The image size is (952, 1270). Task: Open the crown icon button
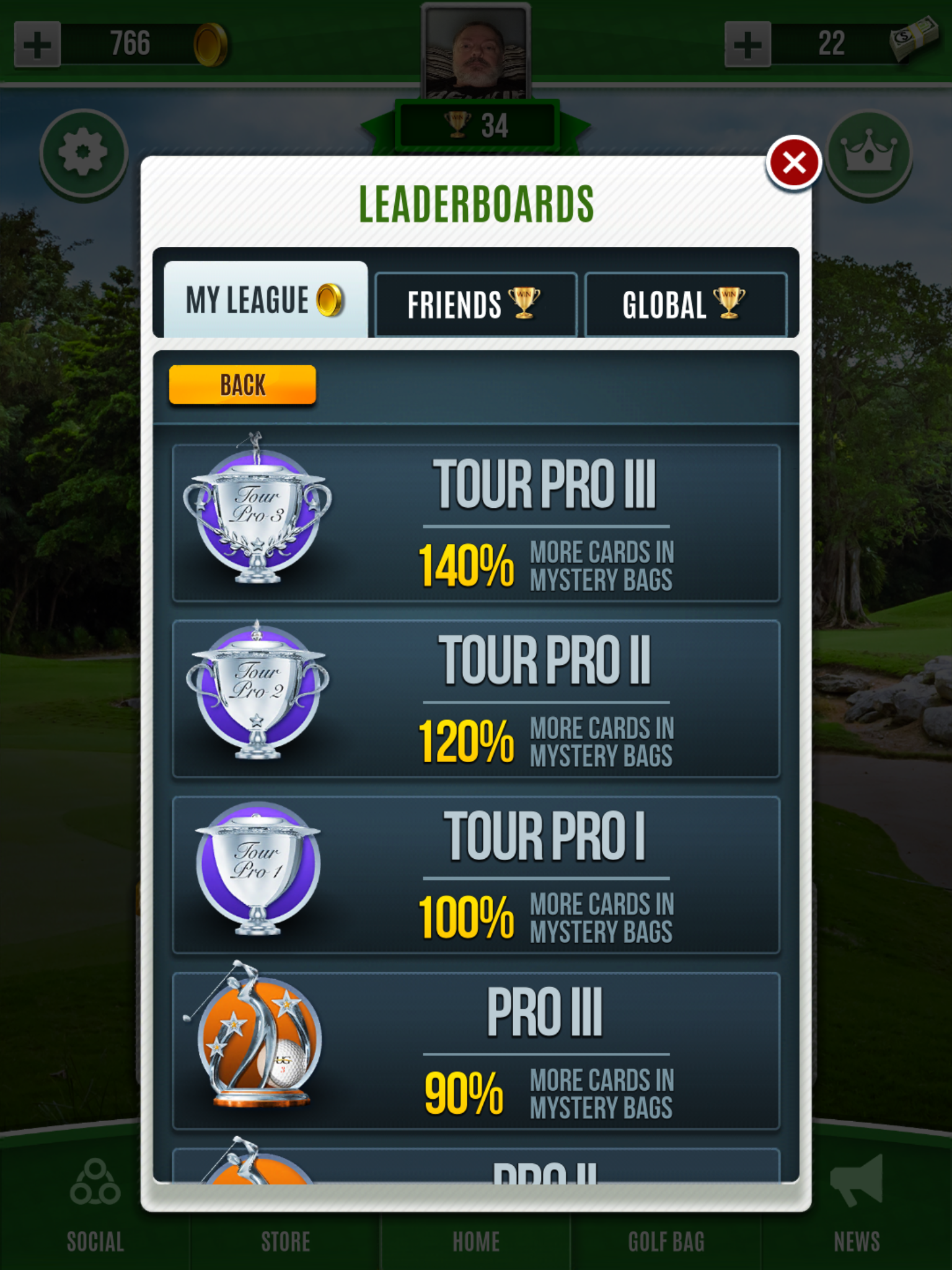pyautogui.click(x=868, y=153)
